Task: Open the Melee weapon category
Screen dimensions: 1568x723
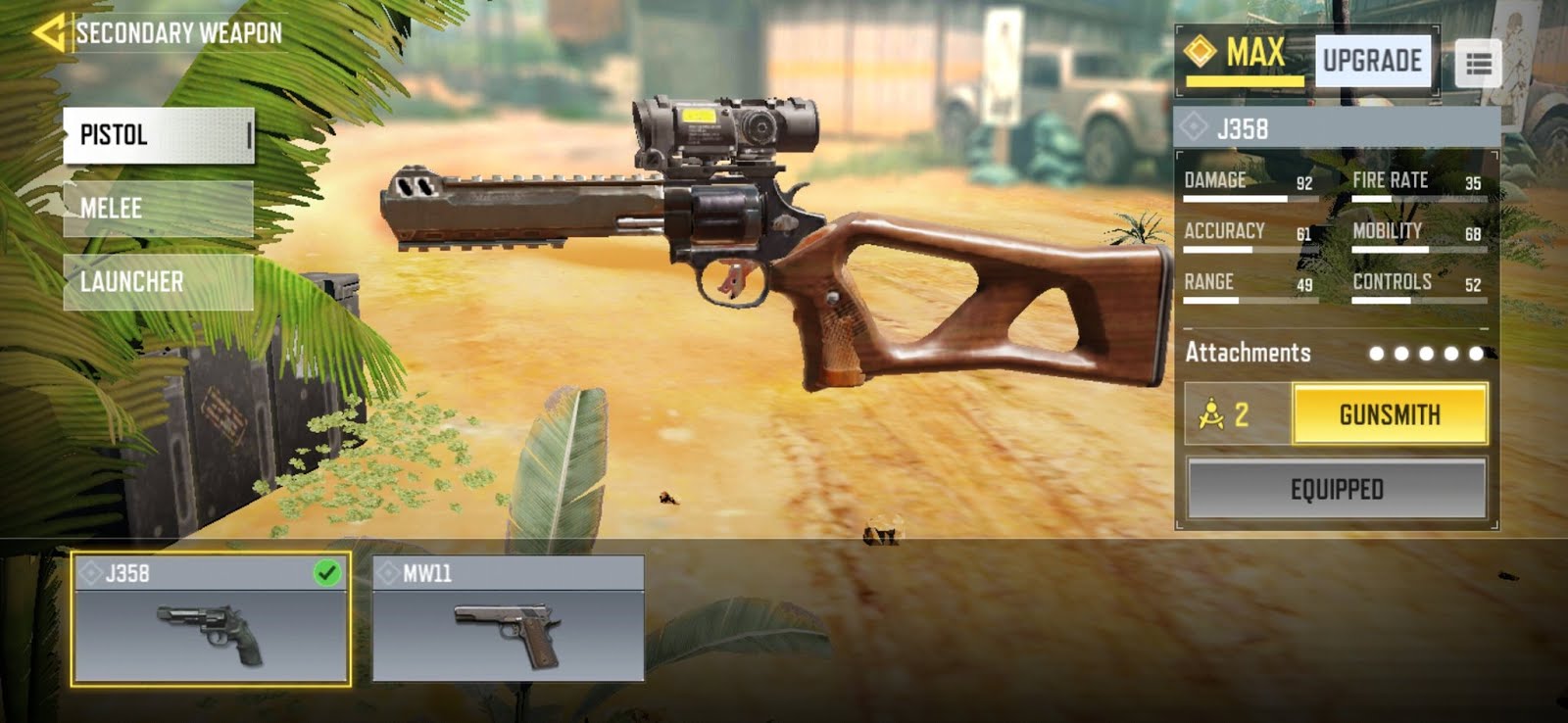Action: (x=157, y=208)
